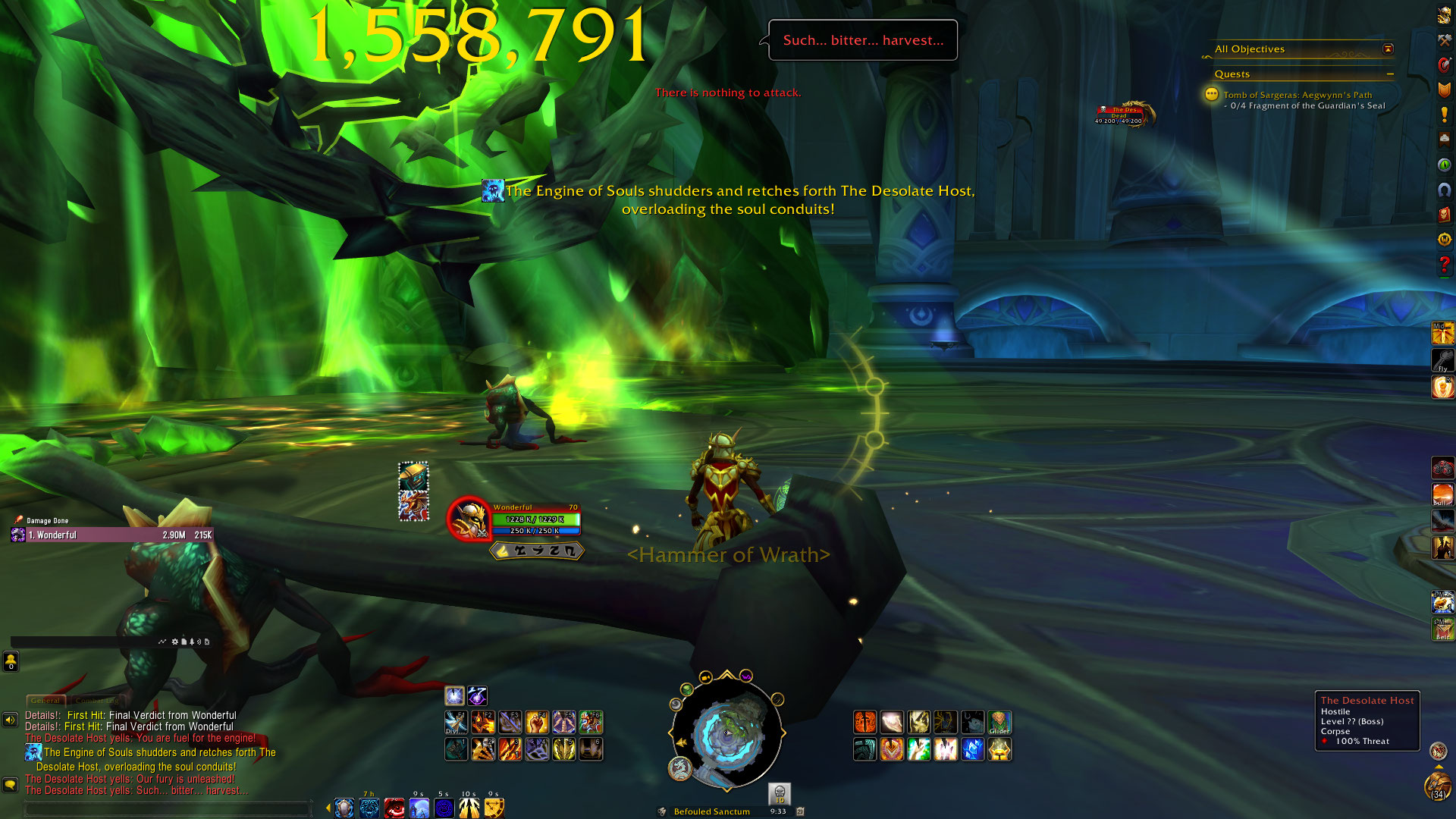The image size is (1456, 819).
Task: Open the red question mark help menu
Action: [1444, 265]
